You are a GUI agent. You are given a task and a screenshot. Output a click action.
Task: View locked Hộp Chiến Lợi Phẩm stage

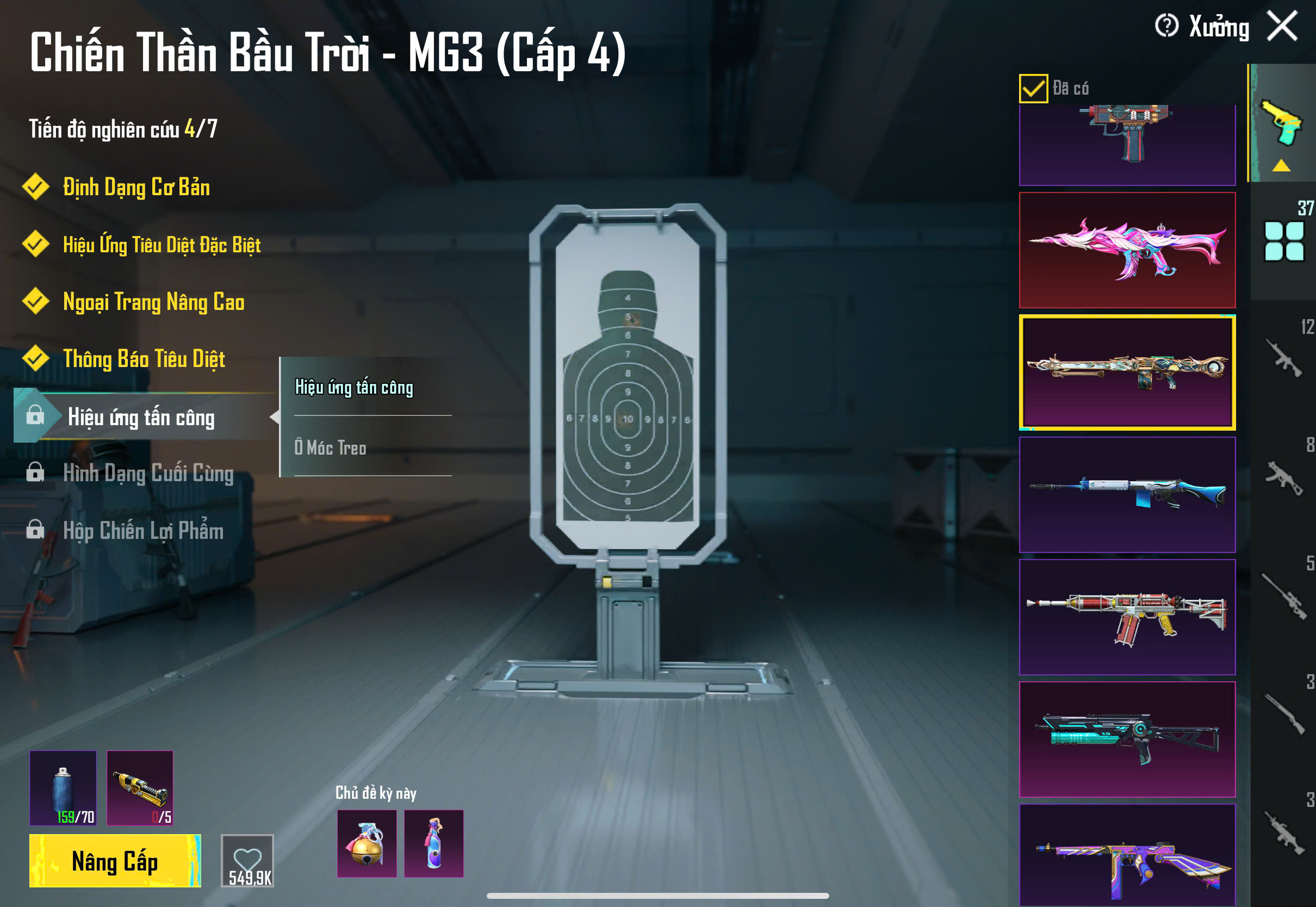point(142,531)
